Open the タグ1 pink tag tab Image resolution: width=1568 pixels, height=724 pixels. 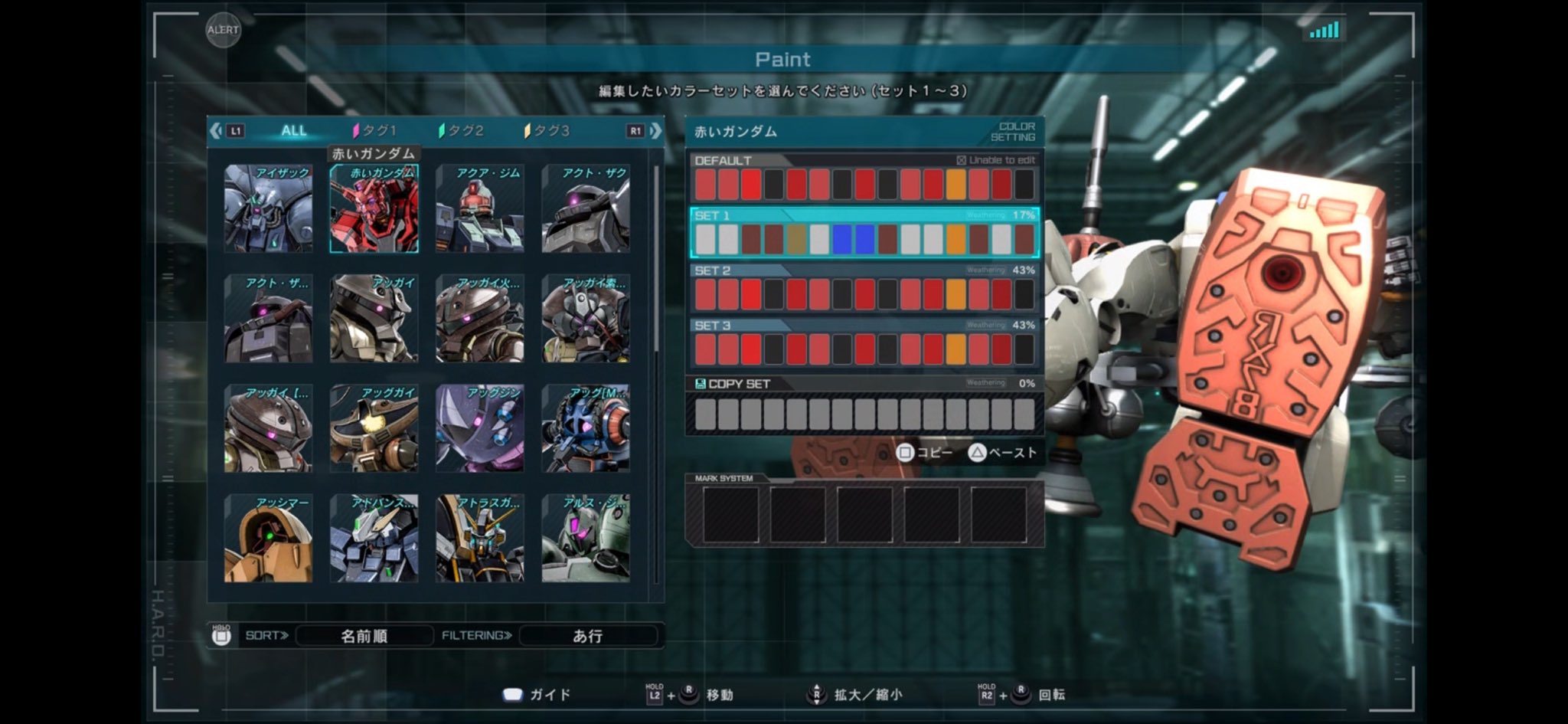pyautogui.click(x=375, y=131)
